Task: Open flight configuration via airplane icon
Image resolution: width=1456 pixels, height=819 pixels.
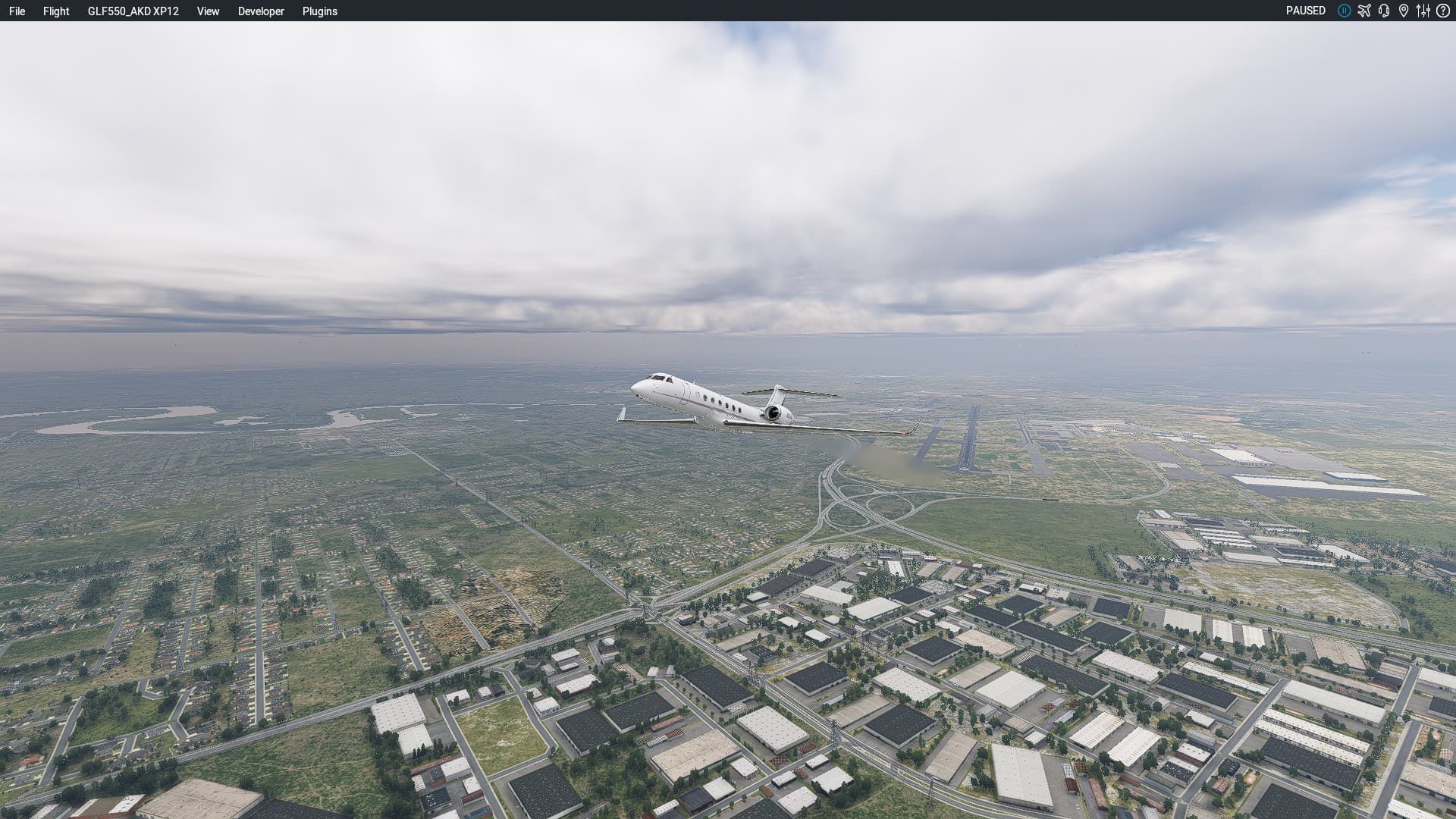Action: click(x=1364, y=11)
